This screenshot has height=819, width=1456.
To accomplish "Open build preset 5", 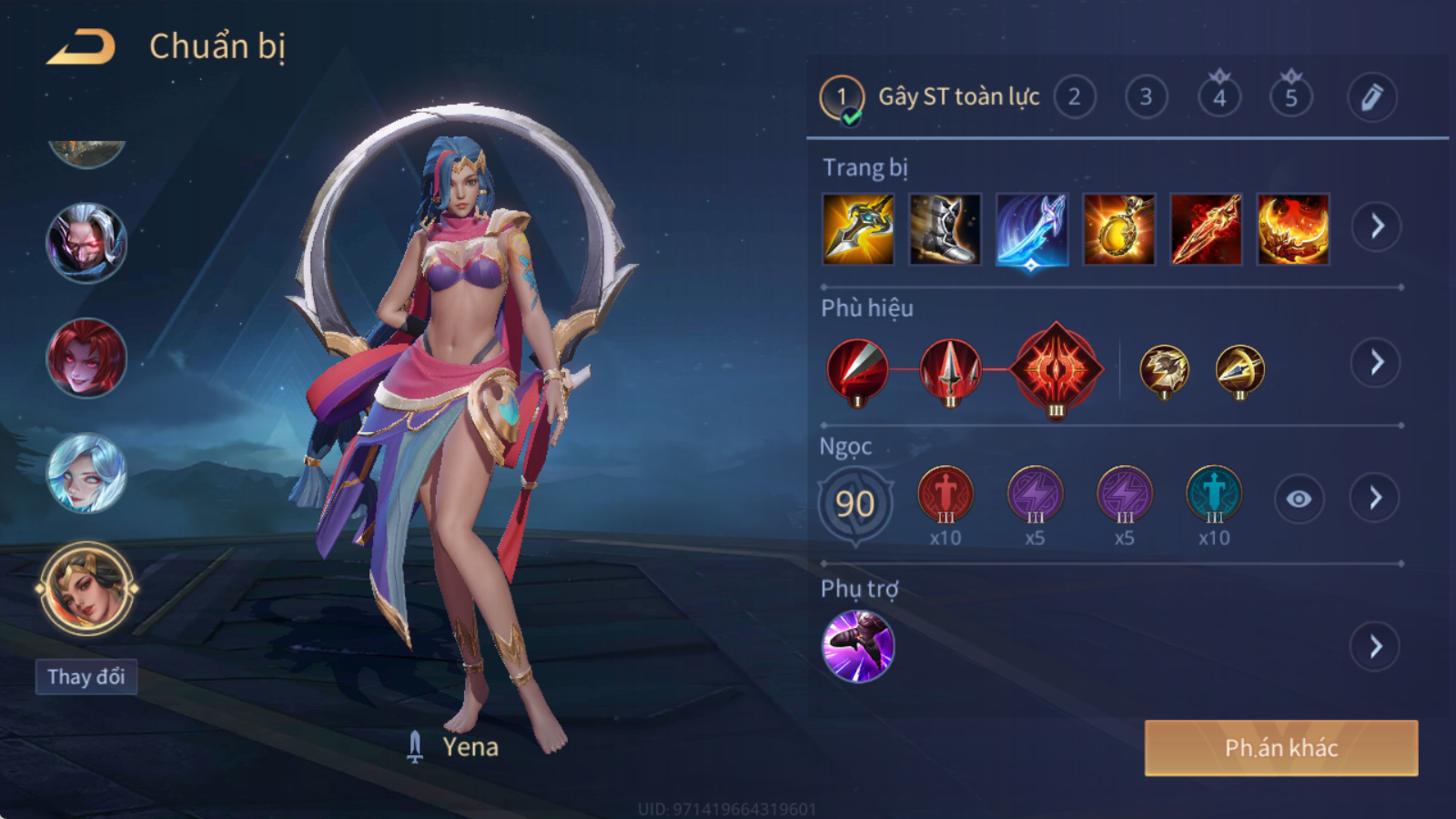I will coord(1291,97).
